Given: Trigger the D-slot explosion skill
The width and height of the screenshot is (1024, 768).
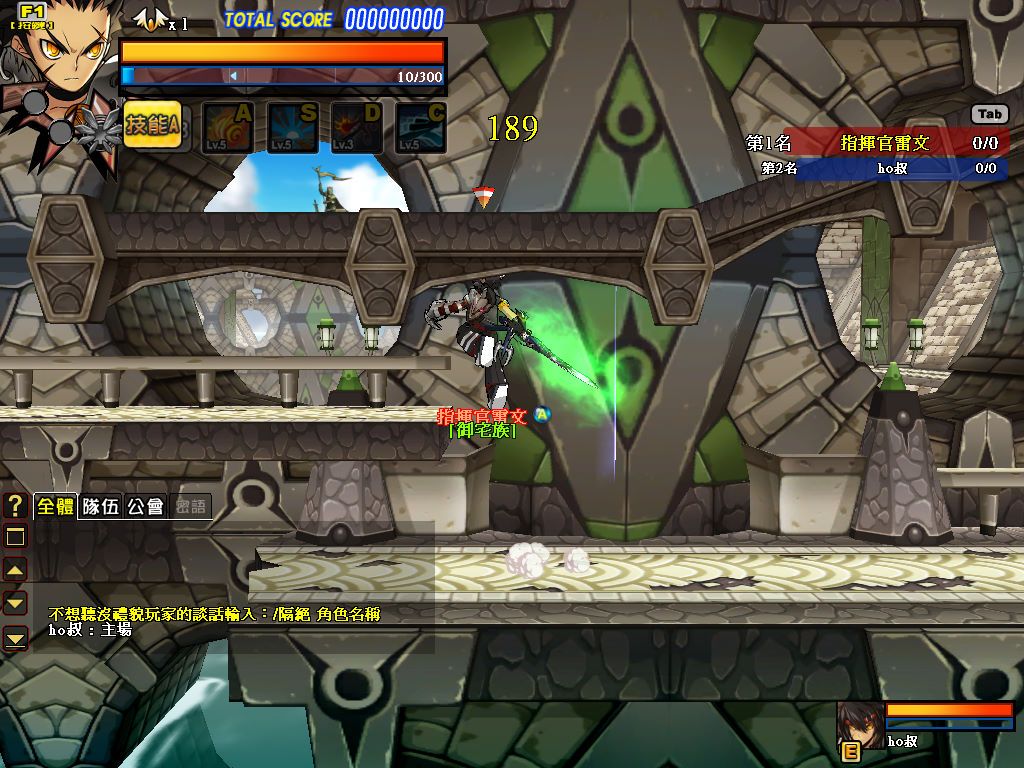Looking at the screenshot, I should [x=356, y=128].
